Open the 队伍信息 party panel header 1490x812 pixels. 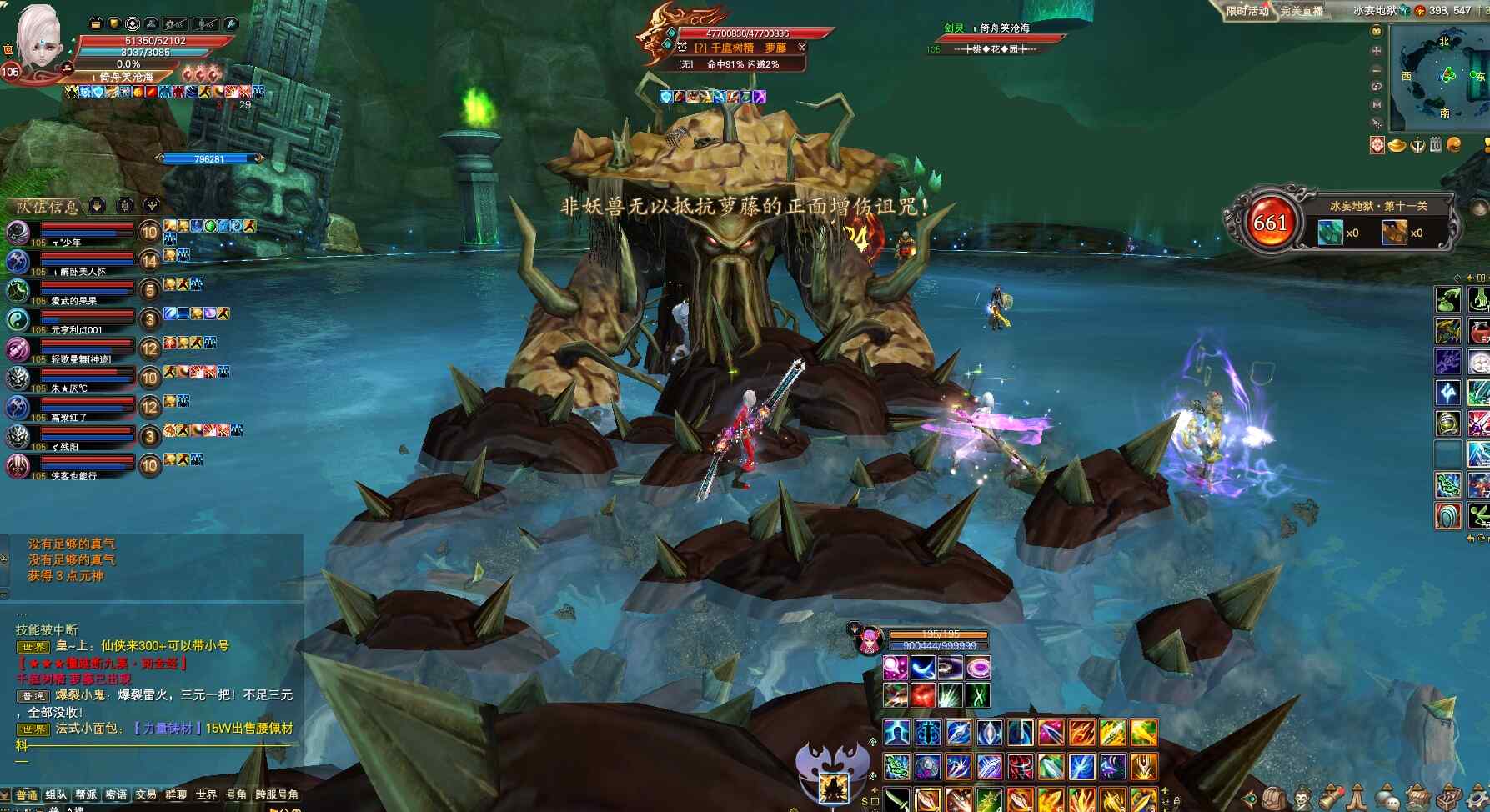[x=48, y=206]
